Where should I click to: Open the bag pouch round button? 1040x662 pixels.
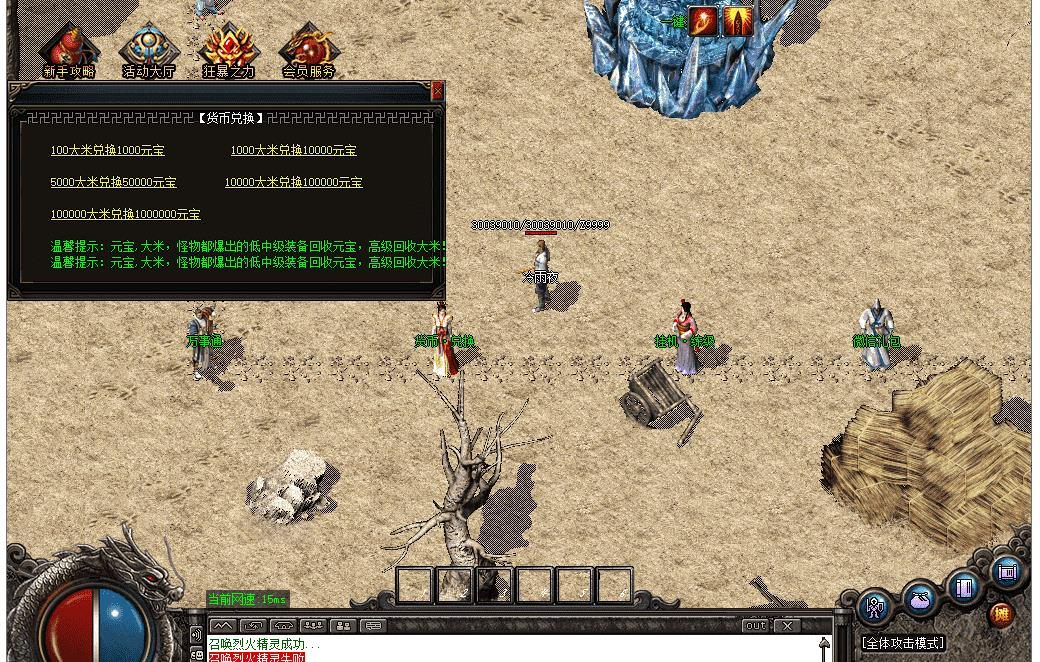[920, 600]
